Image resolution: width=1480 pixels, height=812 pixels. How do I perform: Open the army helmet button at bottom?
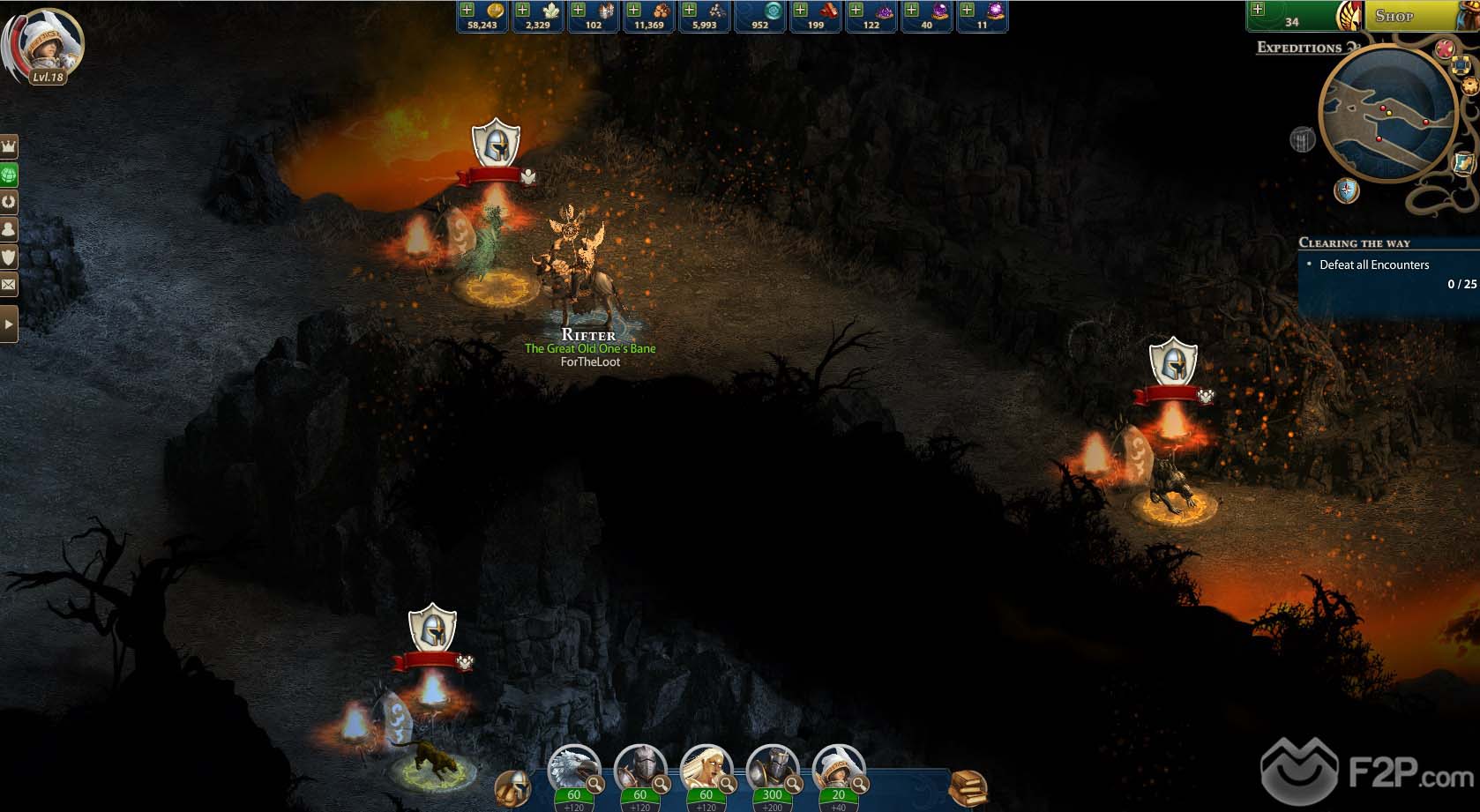[x=512, y=787]
